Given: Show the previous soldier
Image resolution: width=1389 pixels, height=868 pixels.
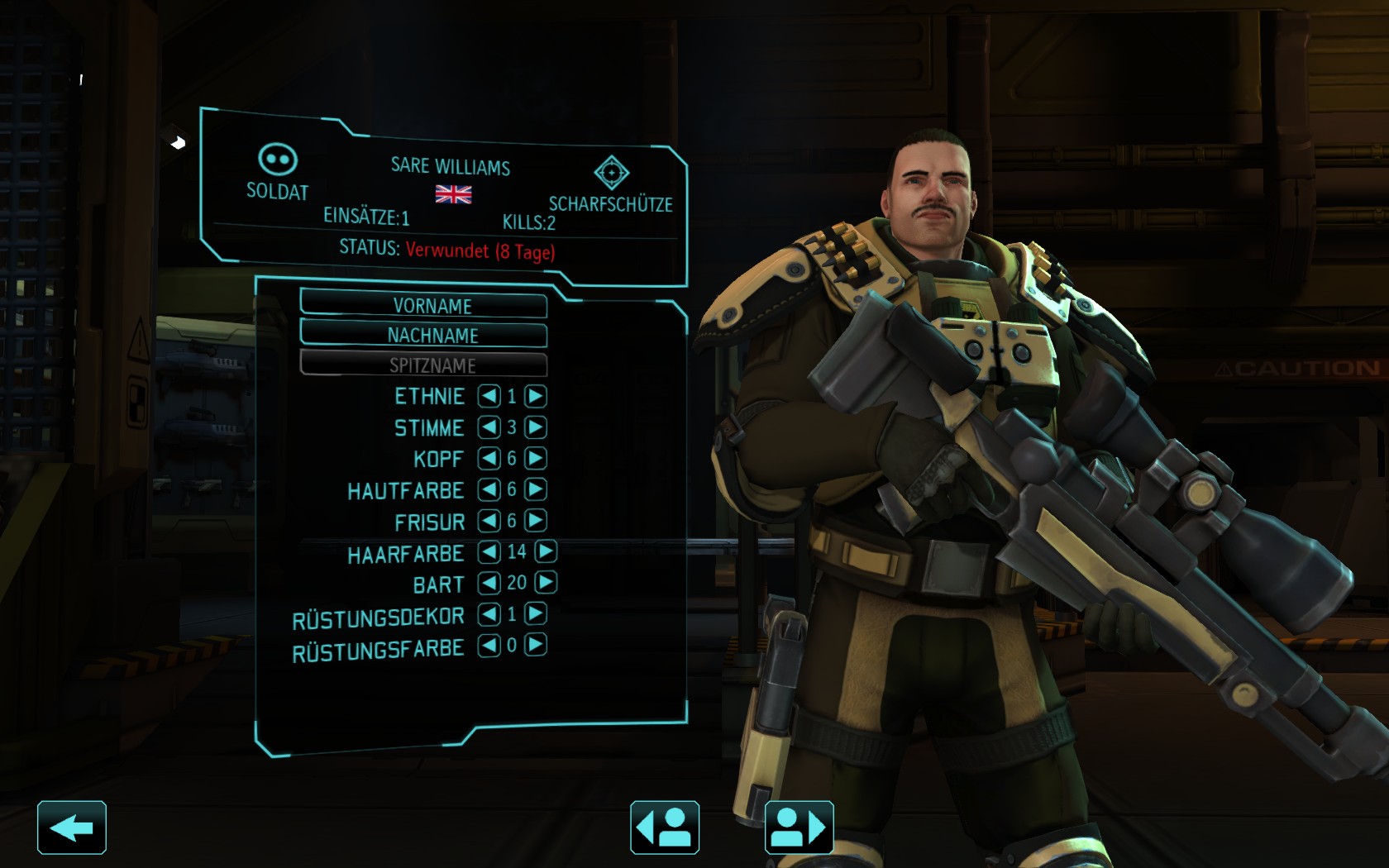Looking at the screenshot, I should [665, 827].
